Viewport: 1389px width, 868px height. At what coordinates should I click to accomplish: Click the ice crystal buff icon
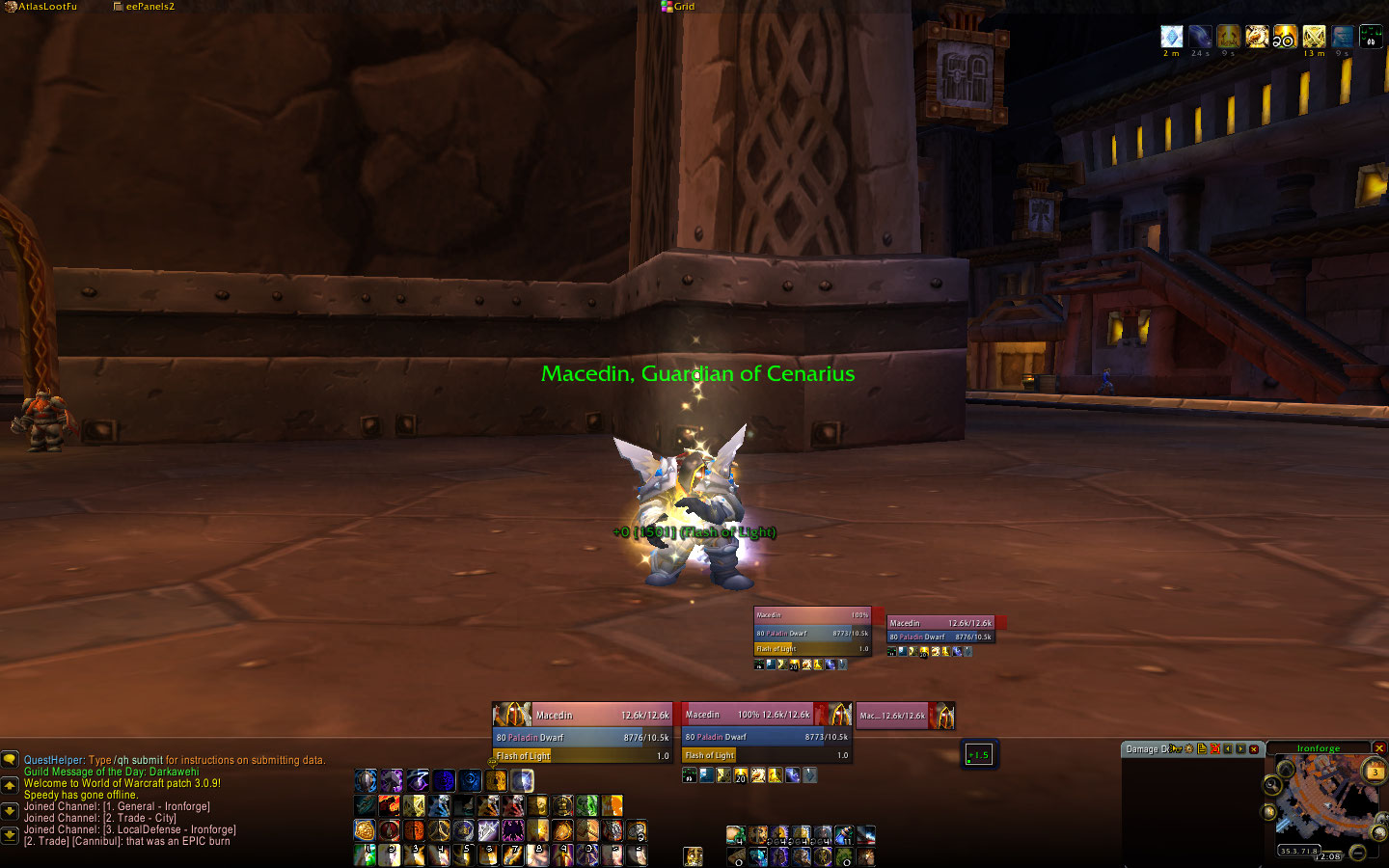click(1171, 37)
